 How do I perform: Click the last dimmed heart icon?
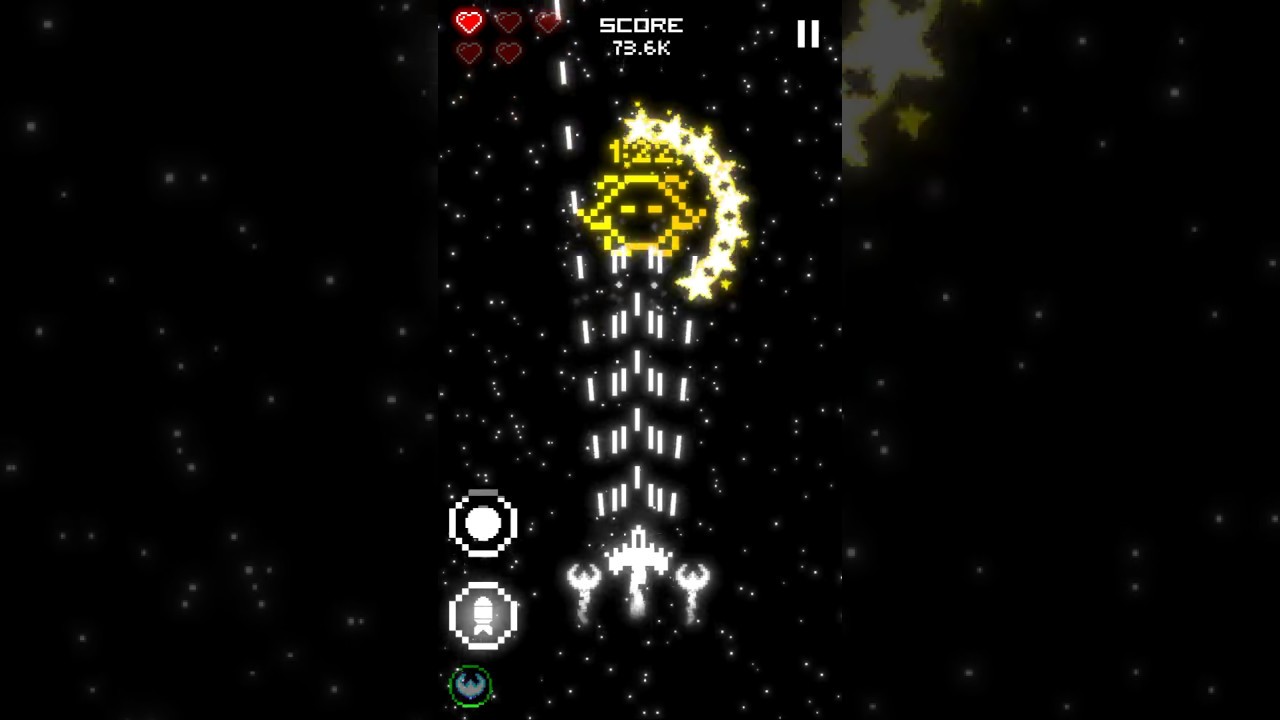click(508, 53)
